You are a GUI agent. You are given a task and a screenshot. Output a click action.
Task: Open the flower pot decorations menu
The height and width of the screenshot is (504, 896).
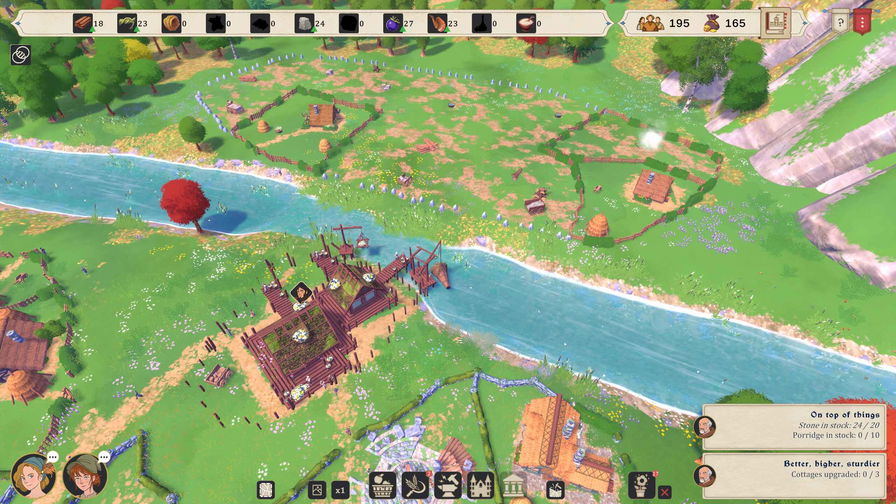[640, 486]
